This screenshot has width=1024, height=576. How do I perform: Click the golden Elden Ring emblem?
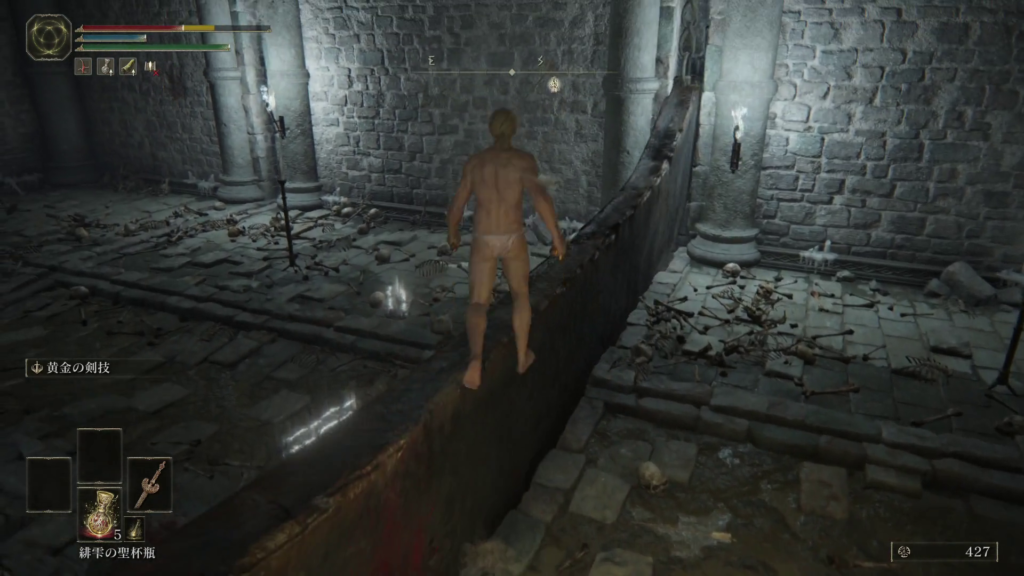coord(48,37)
